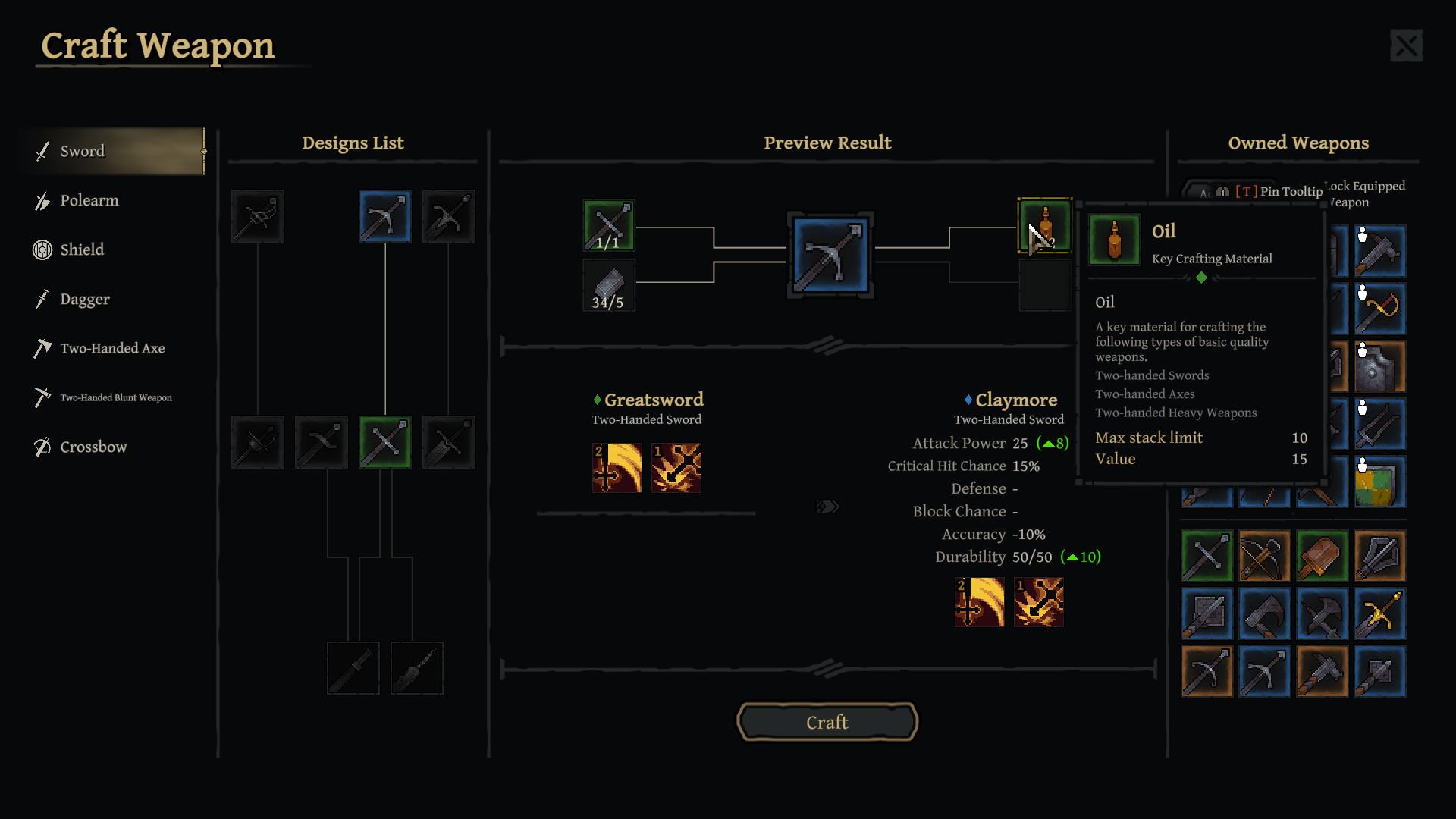Select the Sword weapon category
Viewport: 1456px width, 819px height.
[x=83, y=152]
